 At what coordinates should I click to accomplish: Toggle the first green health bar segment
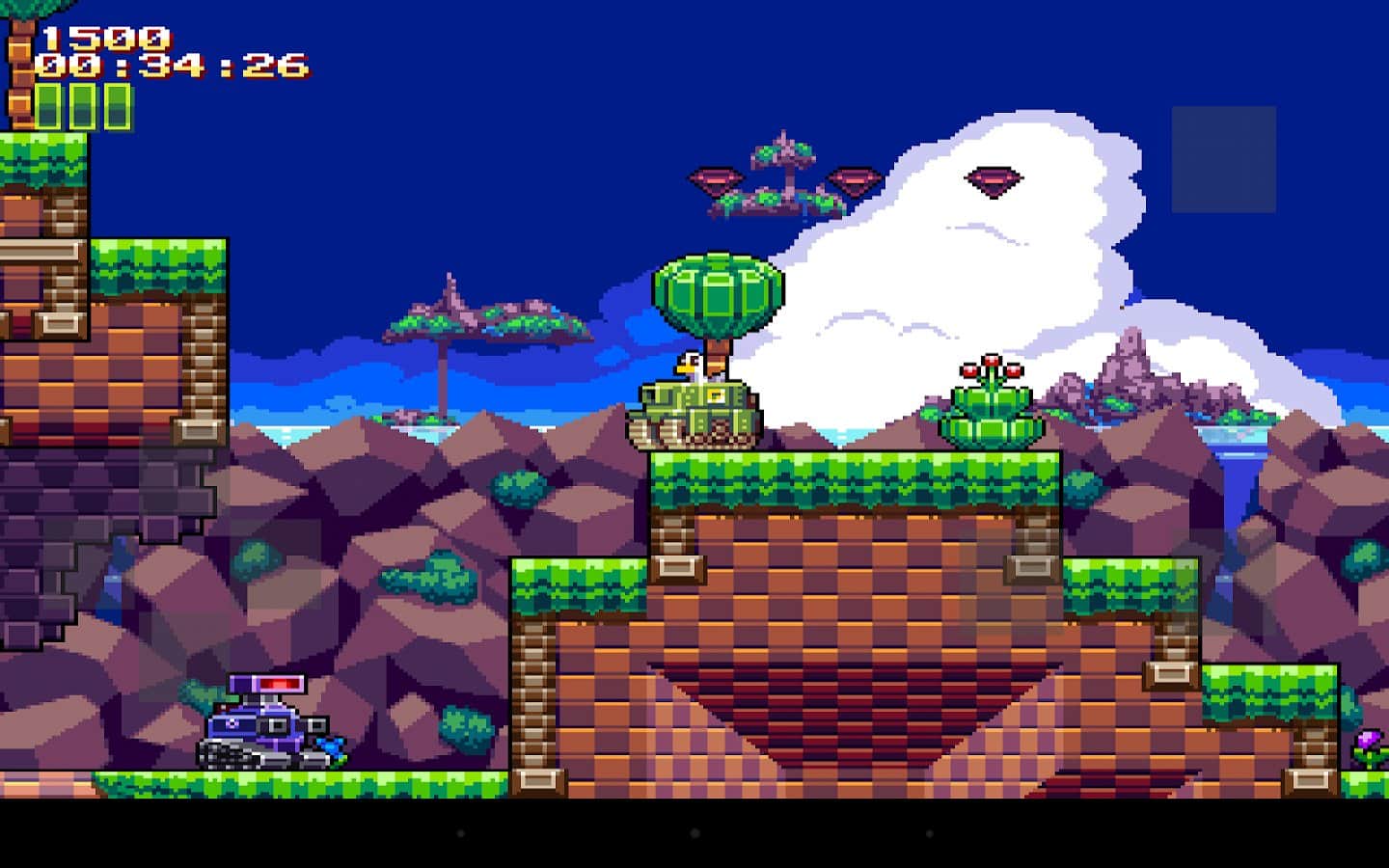pyautogui.click(x=46, y=102)
